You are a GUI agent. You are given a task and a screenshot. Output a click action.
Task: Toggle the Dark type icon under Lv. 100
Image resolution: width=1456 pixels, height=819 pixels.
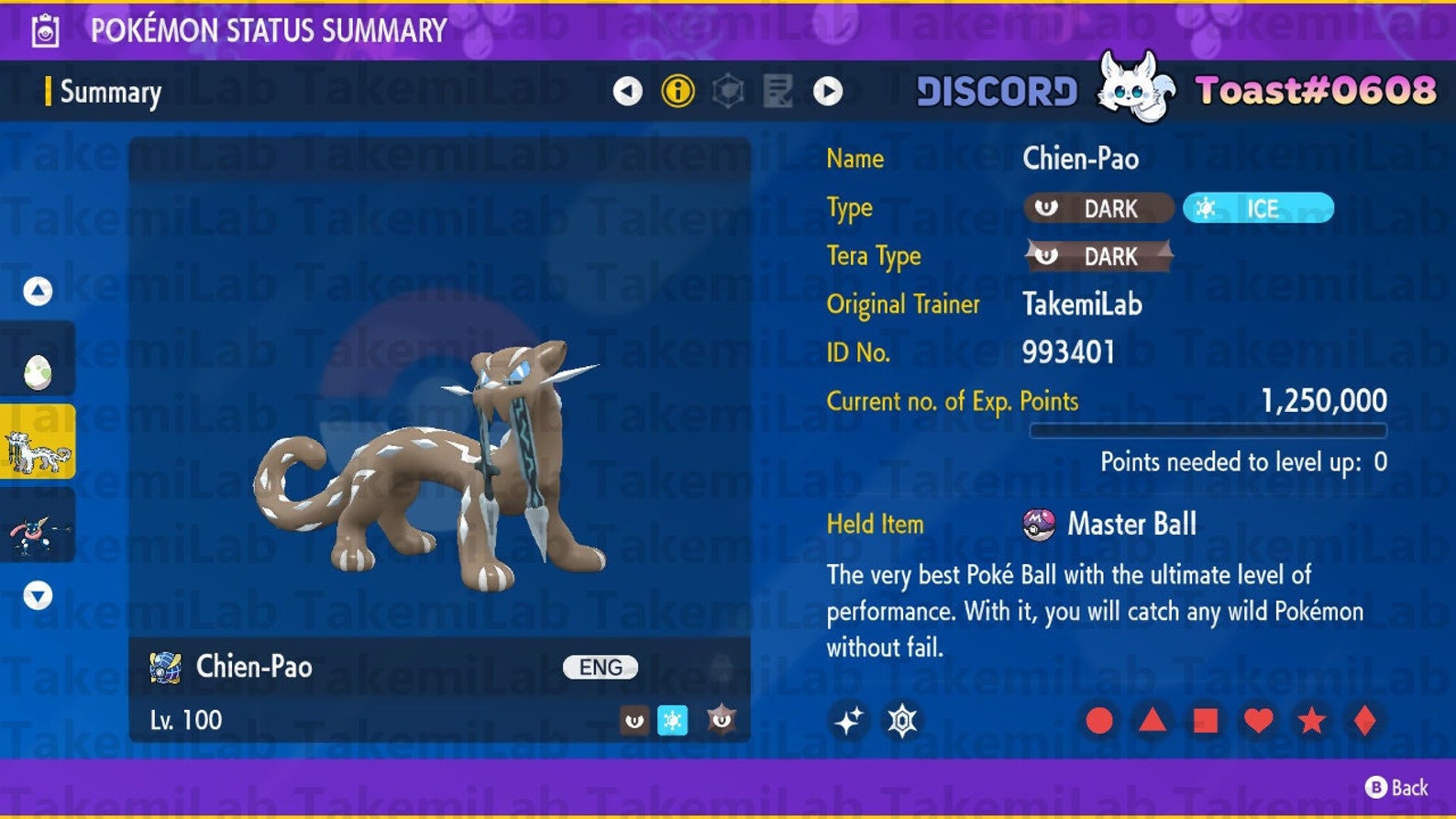[x=634, y=720]
